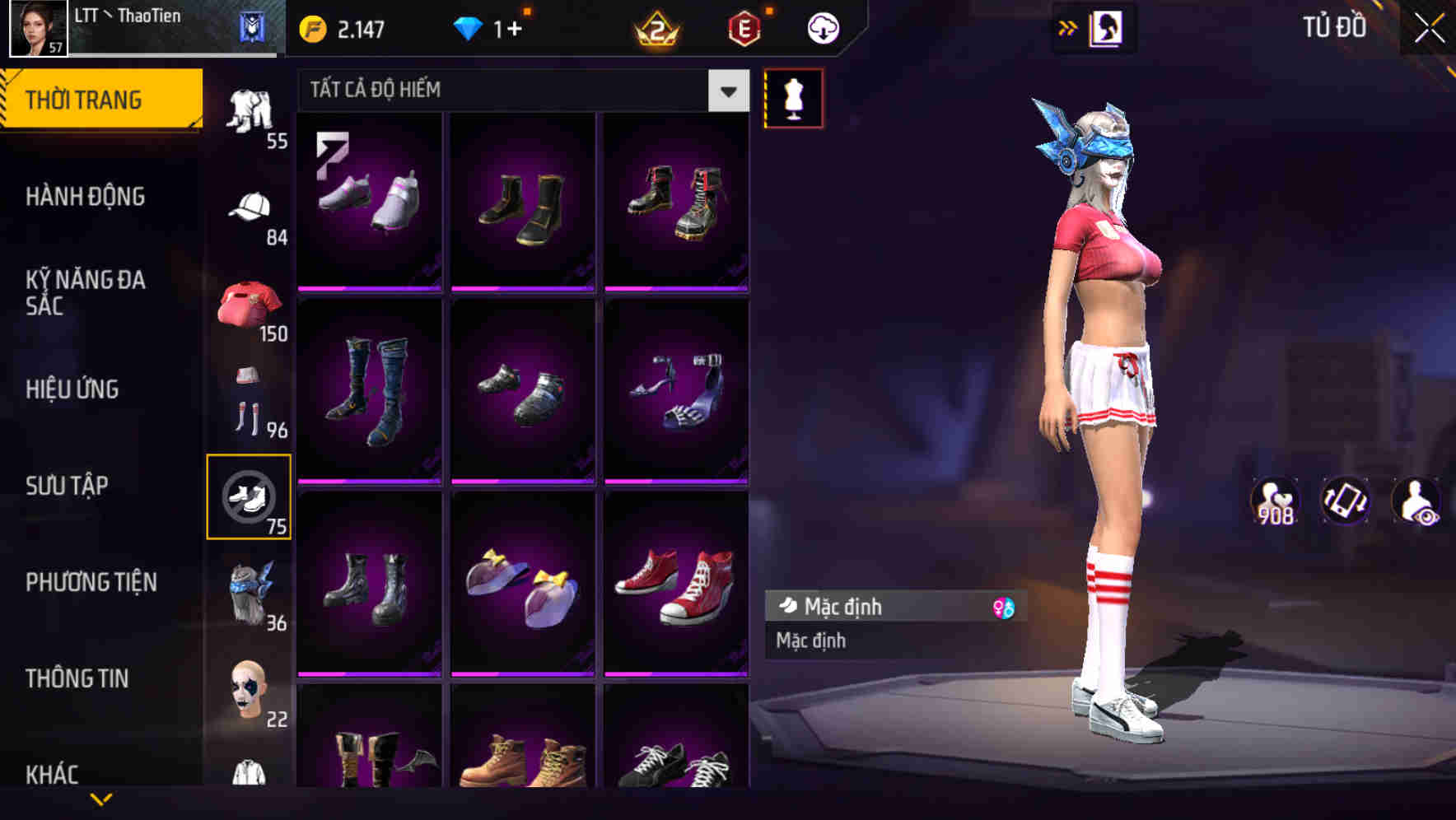This screenshot has height=820, width=1456.
Task: Click the character likes counter showing 908
Action: point(1276,501)
